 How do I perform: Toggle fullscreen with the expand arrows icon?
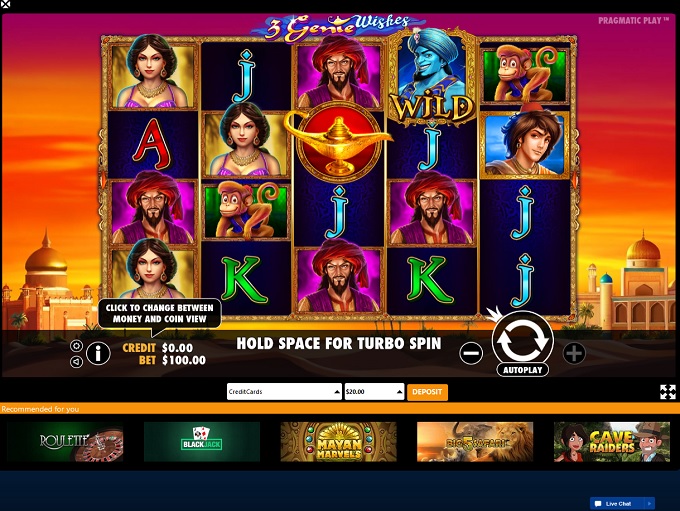coord(667,392)
